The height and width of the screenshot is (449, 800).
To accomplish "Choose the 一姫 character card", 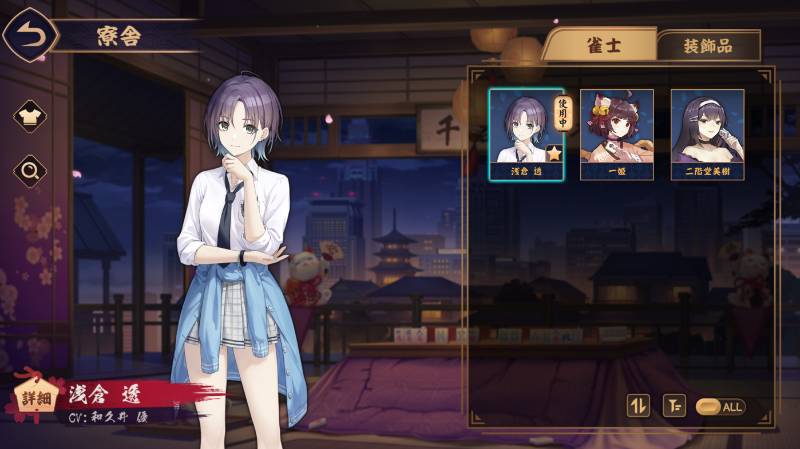I will 616,134.
